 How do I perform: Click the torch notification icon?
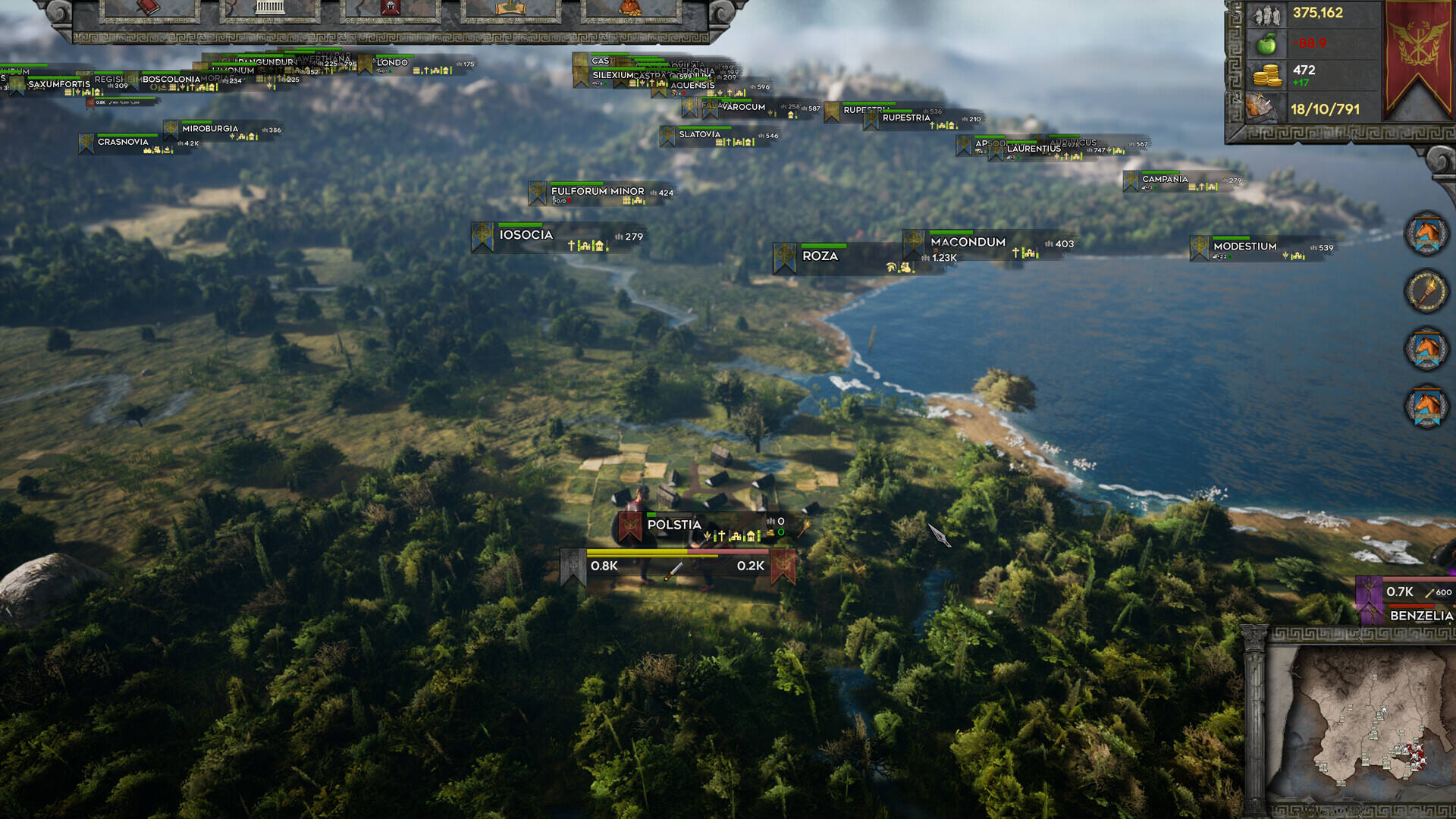pyautogui.click(x=1426, y=291)
